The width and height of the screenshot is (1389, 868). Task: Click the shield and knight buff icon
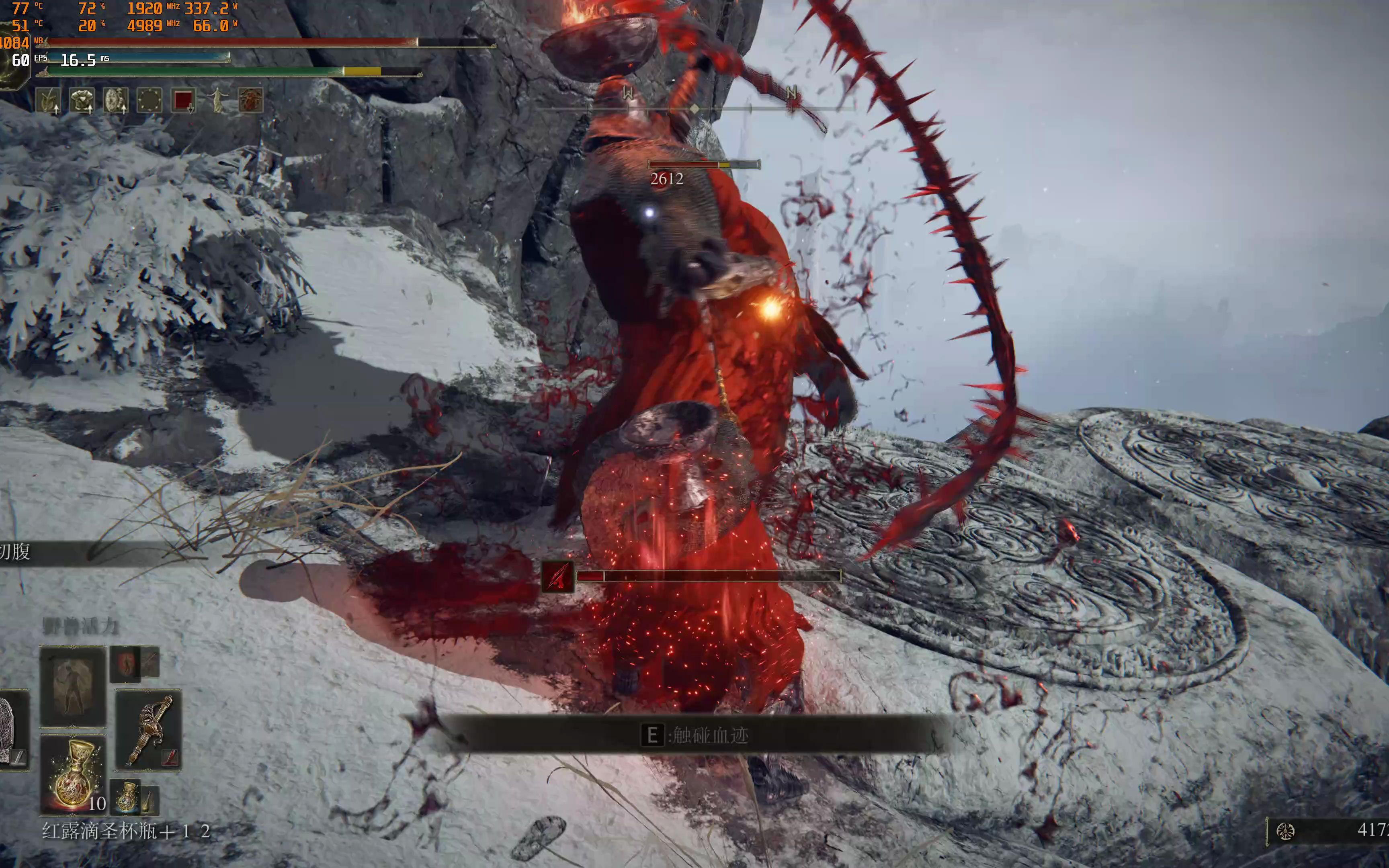coord(115,100)
